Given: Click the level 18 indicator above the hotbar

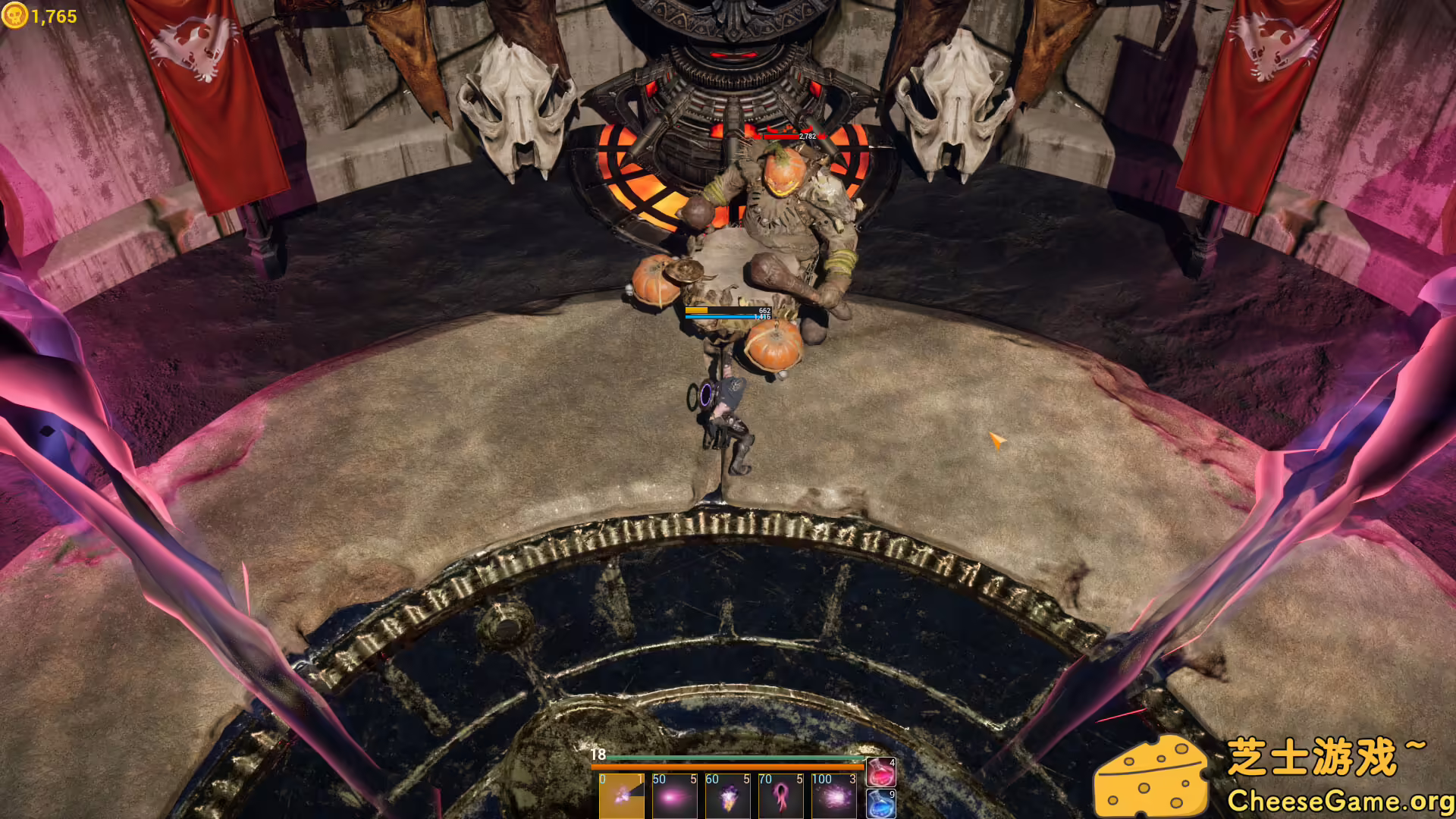Looking at the screenshot, I should (598, 755).
